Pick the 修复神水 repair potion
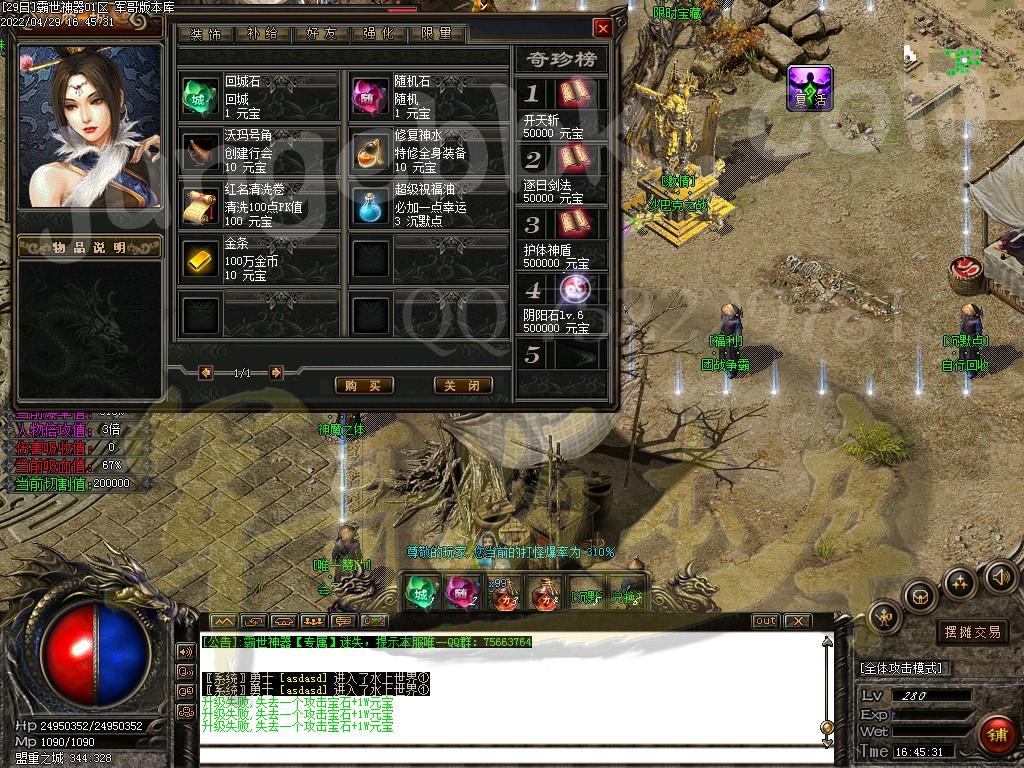The image size is (1024, 768). click(371, 150)
